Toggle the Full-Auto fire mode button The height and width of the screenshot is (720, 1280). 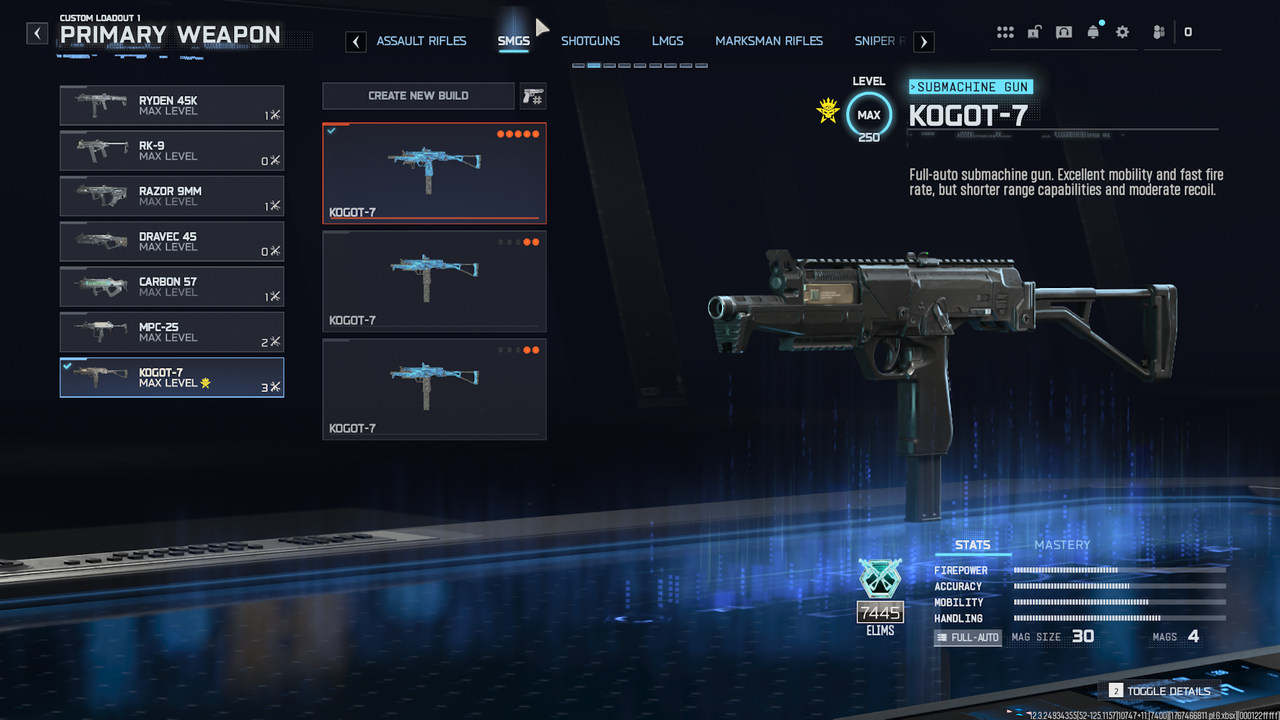(967, 637)
